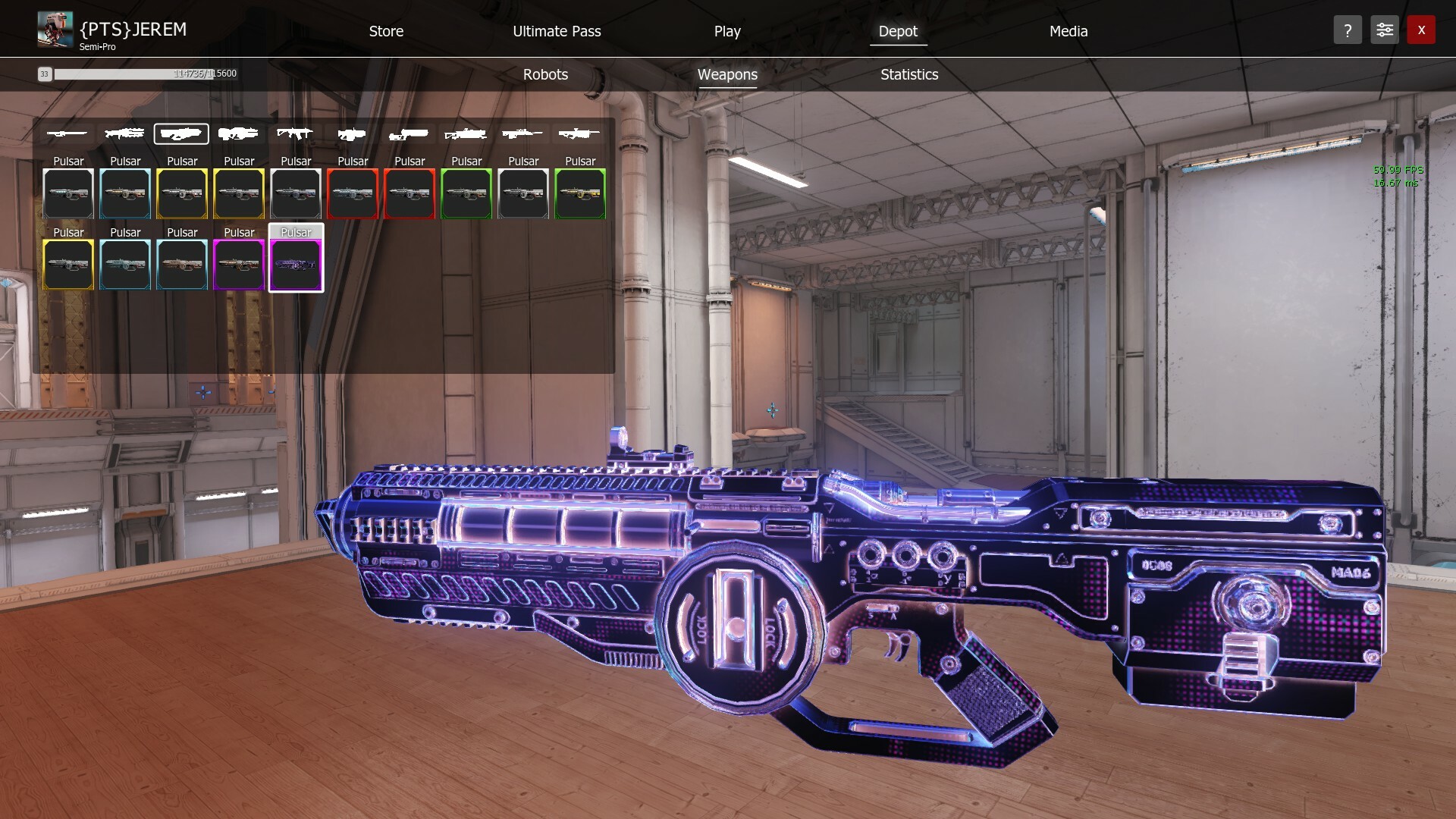Image resolution: width=1456 pixels, height=819 pixels.
Task: Open the settings sliders icon
Action: coord(1384,30)
